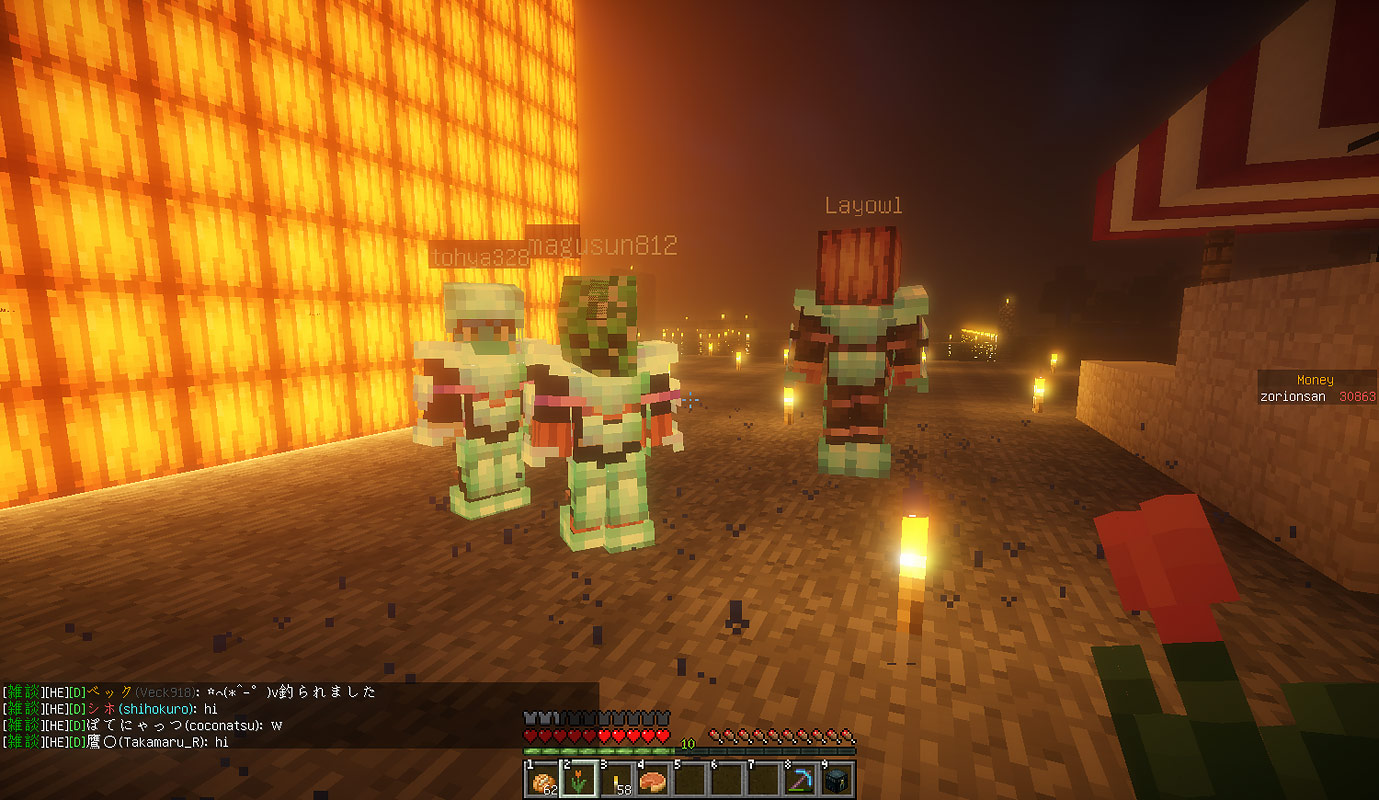Choose the torch stack in the hotbar
This screenshot has width=1379, height=800.
pos(616,779)
